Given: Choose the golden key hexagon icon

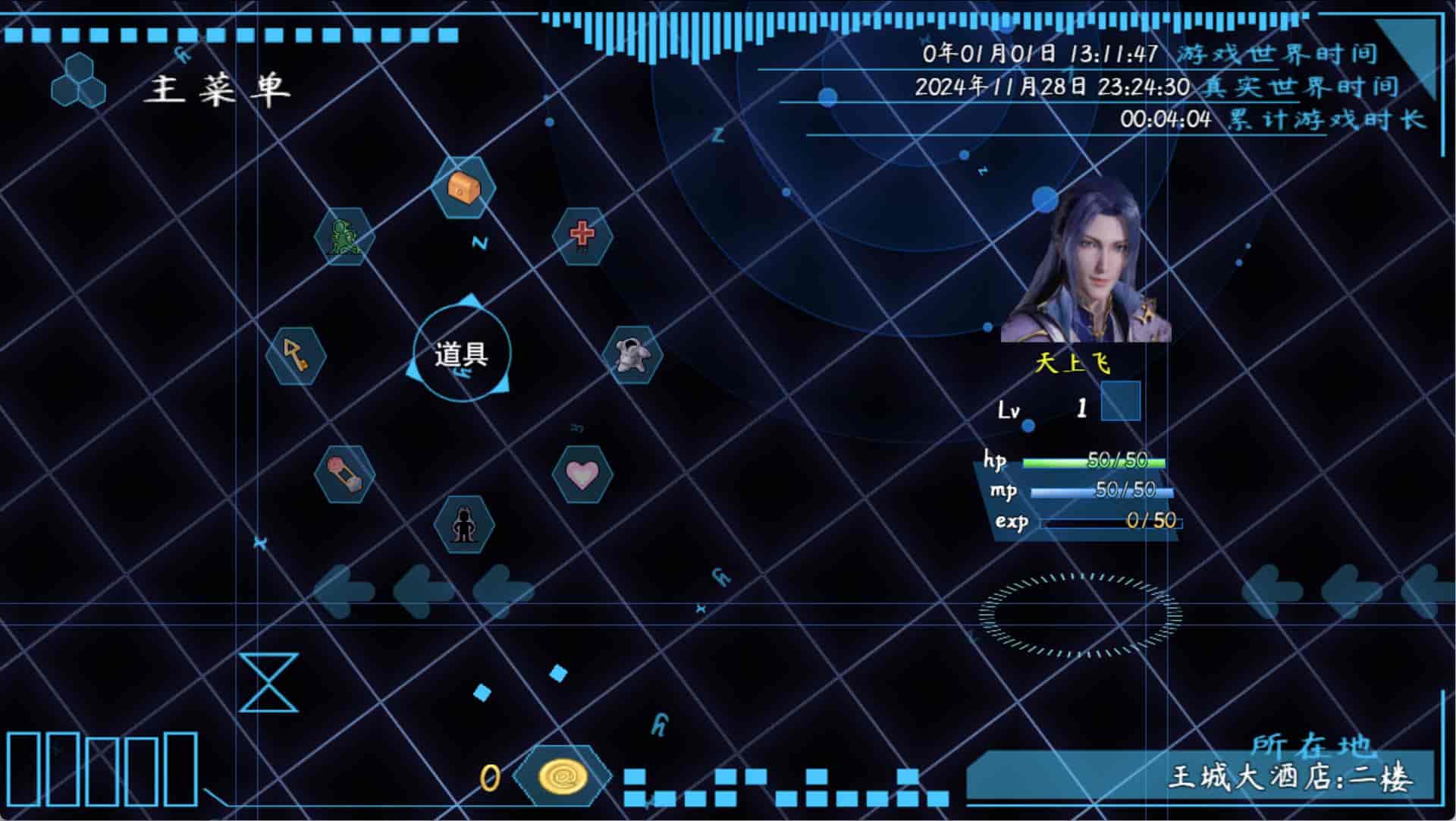Looking at the screenshot, I should [296, 355].
